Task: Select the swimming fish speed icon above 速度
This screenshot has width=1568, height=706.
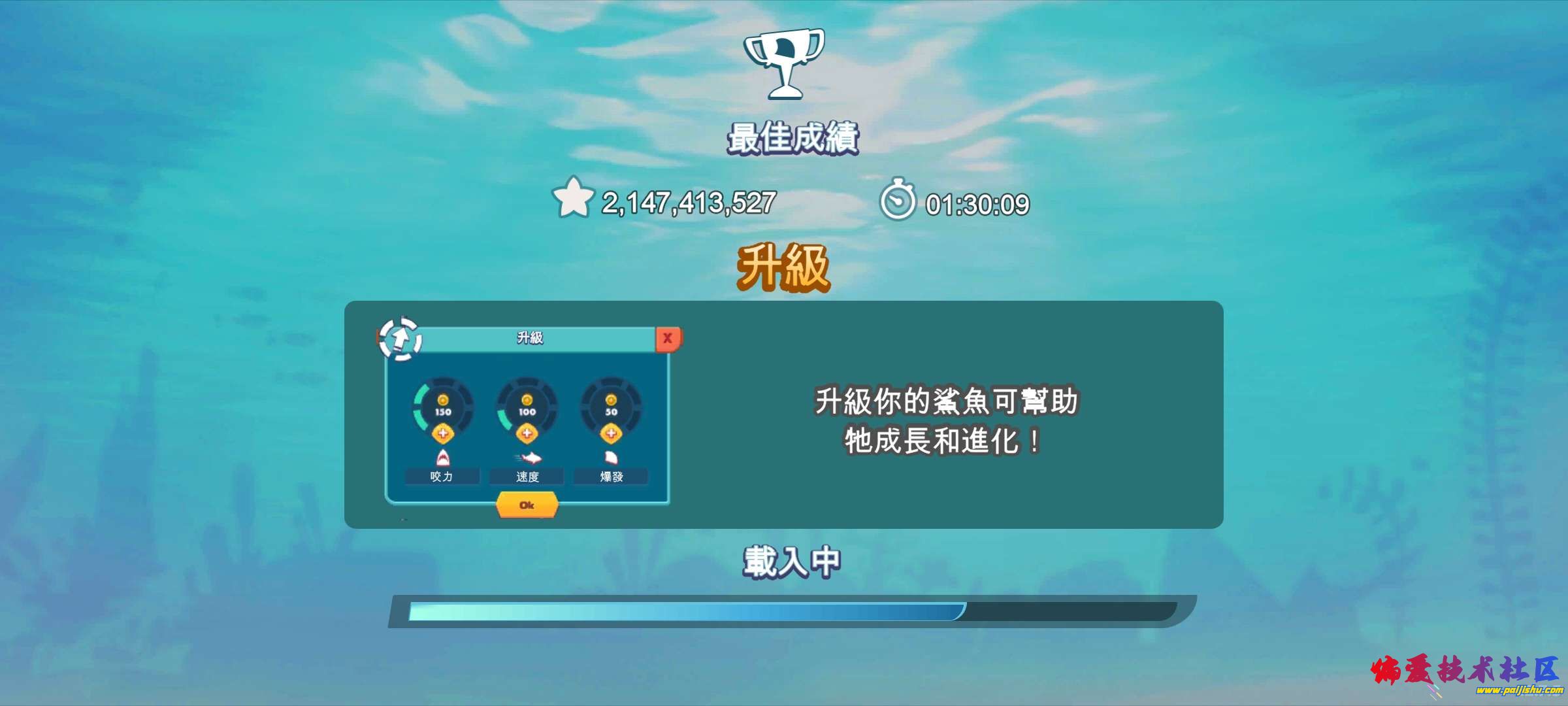Action: 527,459
